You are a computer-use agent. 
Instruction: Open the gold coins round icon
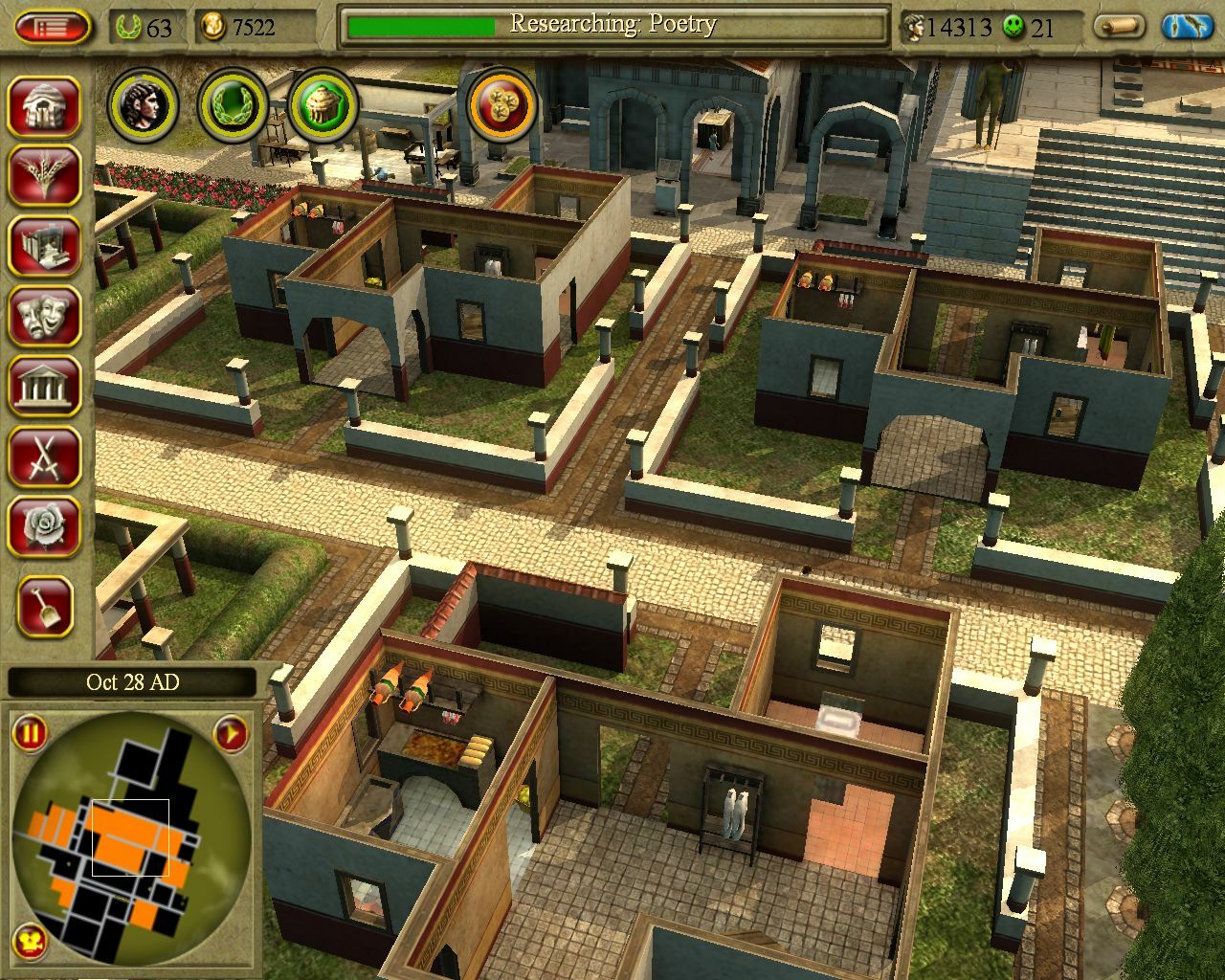(501, 104)
